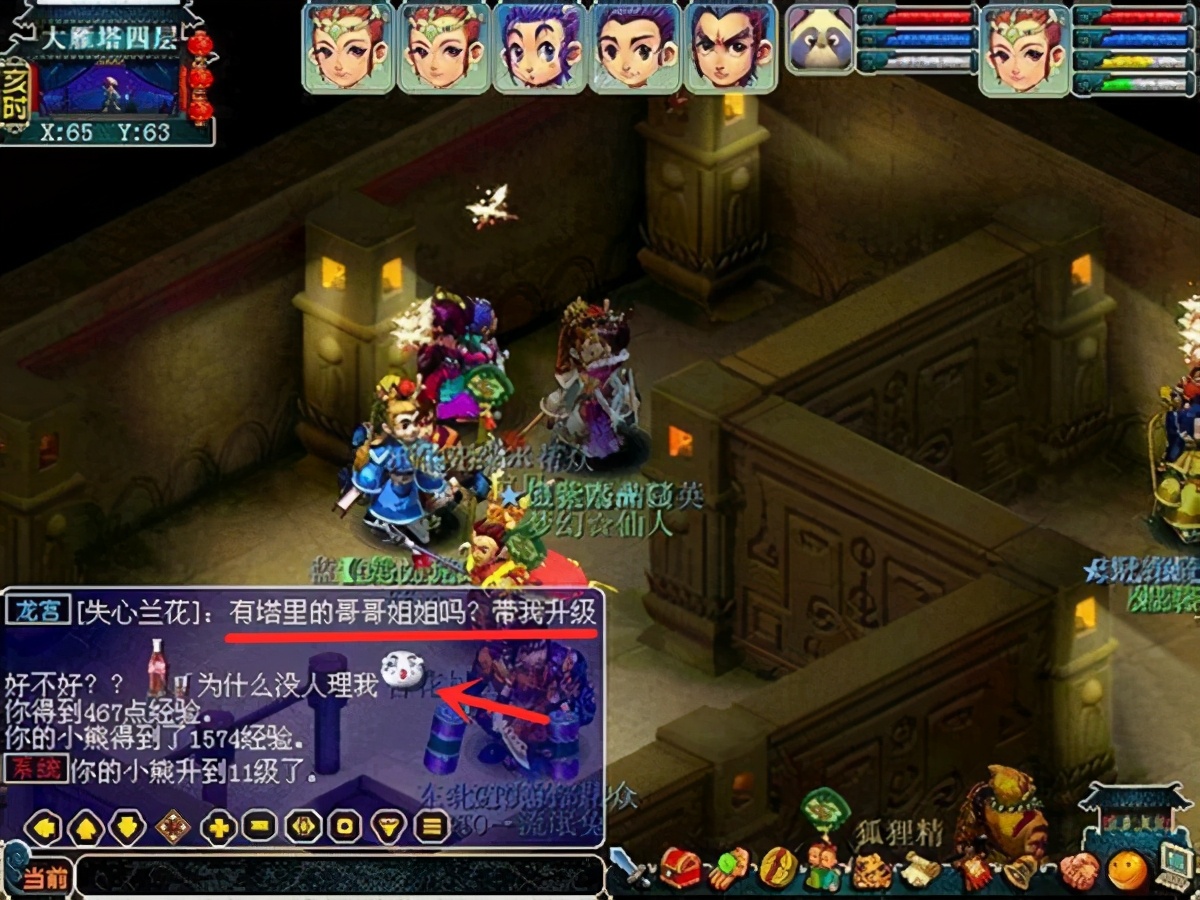Click the up arrow chat button
The height and width of the screenshot is (900, 1200).
[x=86, y=827]
